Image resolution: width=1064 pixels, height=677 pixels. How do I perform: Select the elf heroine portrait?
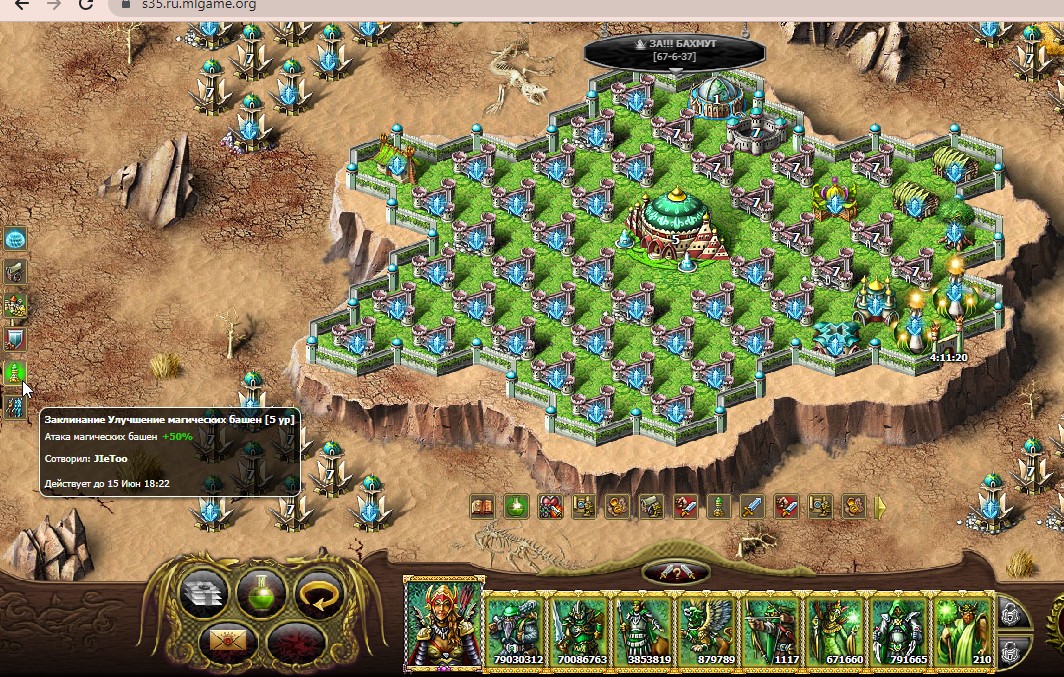point(443,622)
